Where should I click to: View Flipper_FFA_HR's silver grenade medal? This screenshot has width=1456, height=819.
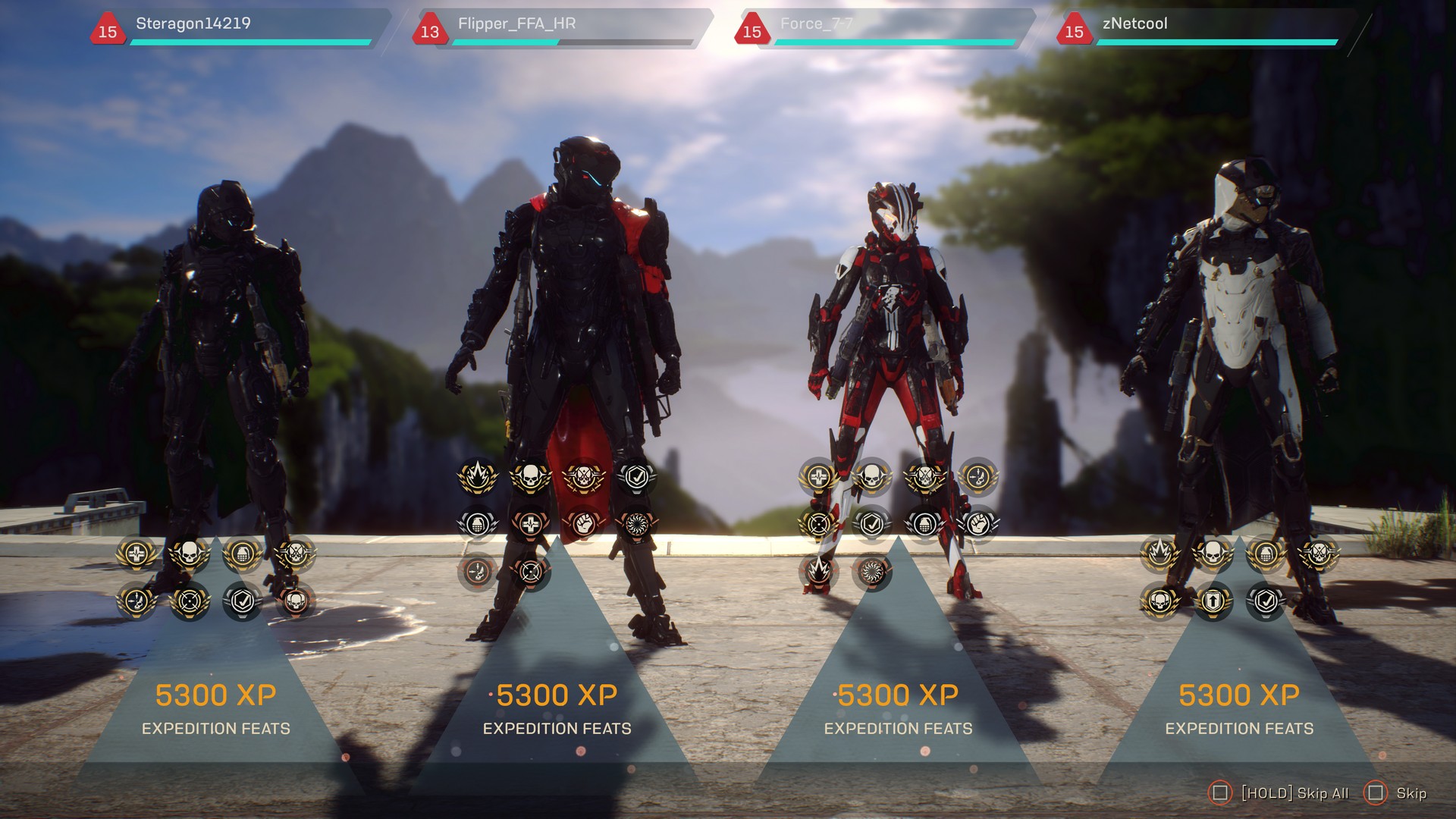(x=478, y=524)
